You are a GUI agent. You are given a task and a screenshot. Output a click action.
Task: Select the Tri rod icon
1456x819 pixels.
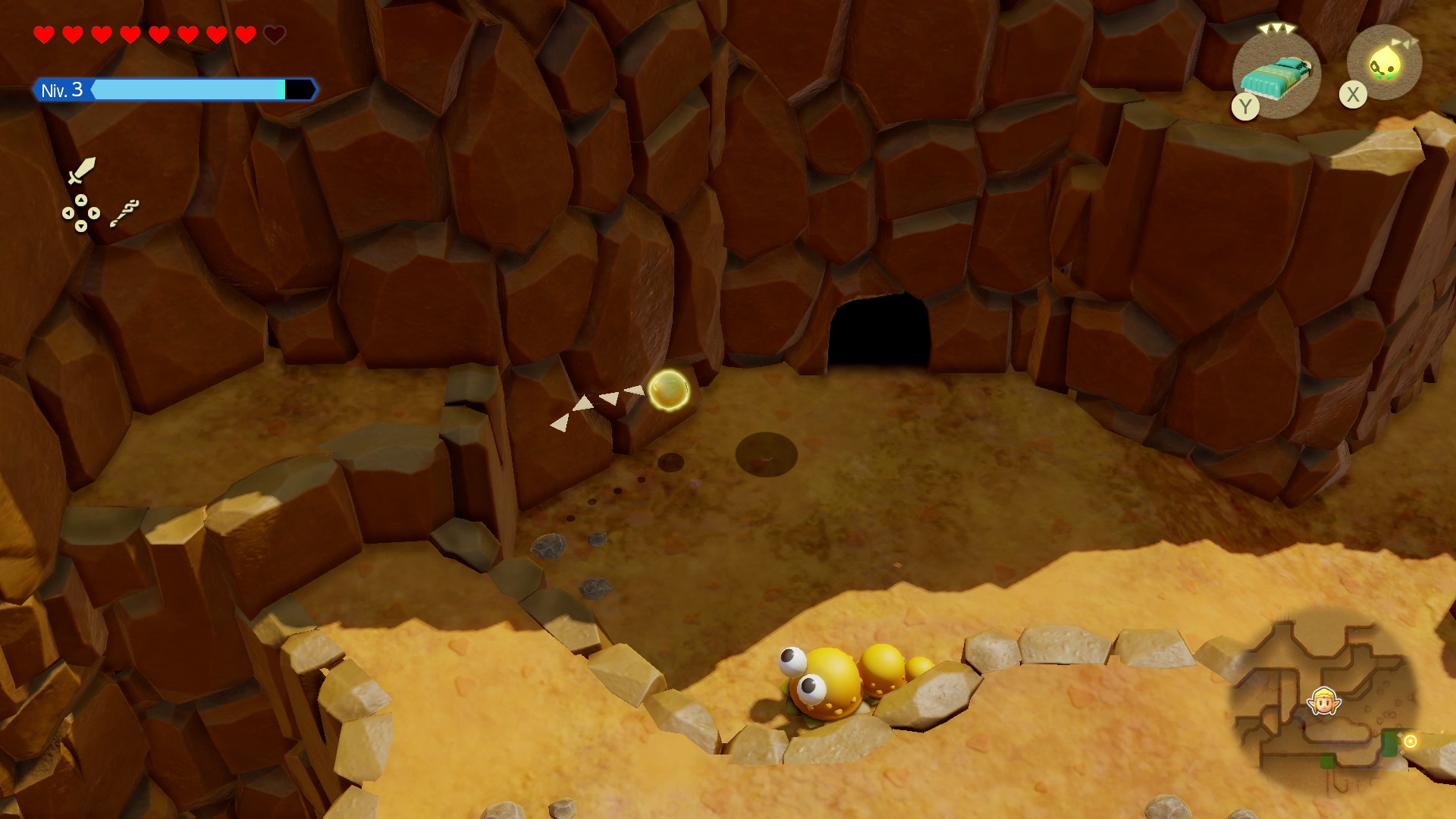coord(124,213)
